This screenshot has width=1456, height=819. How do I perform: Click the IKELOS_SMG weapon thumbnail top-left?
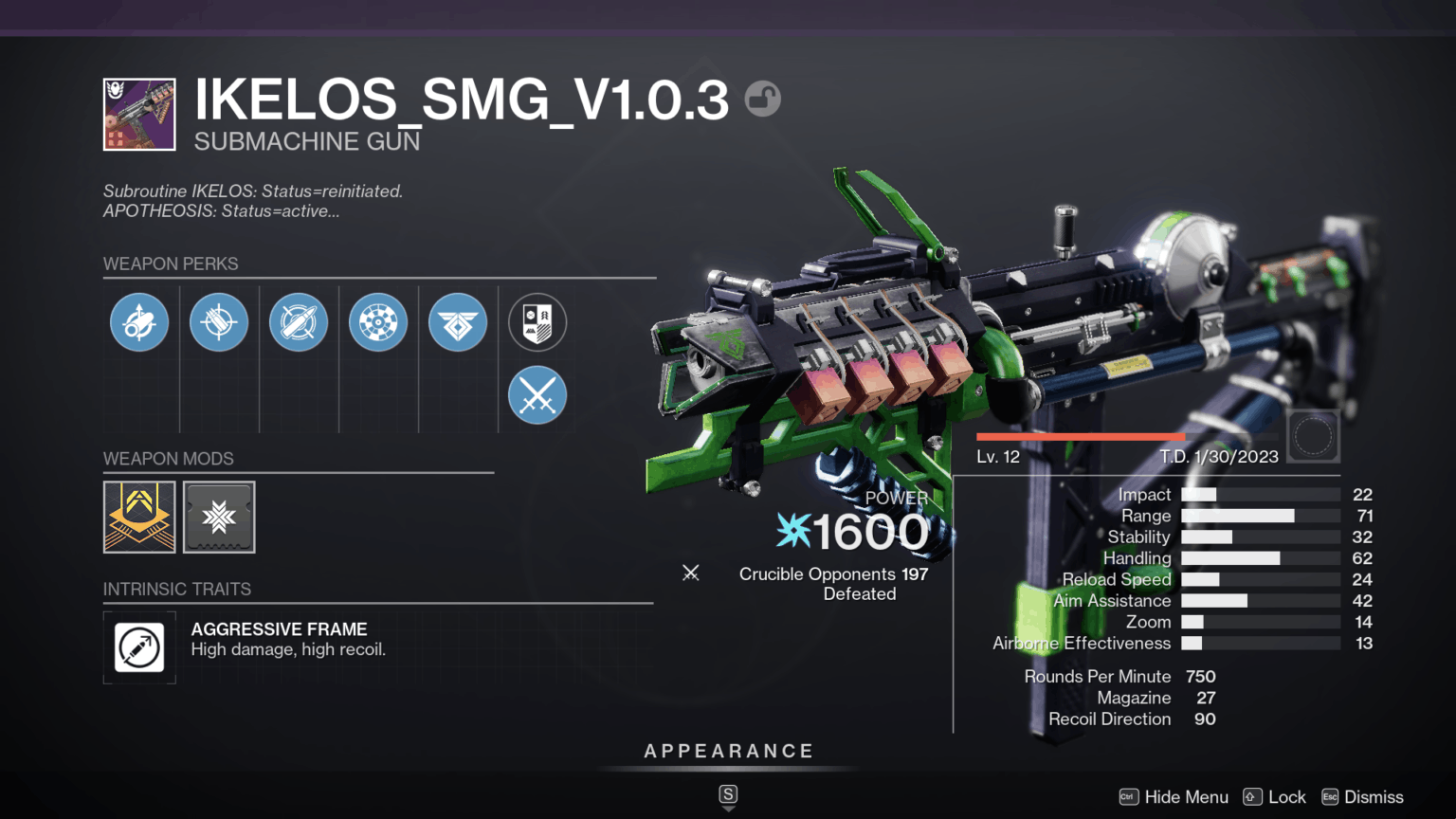pyautogui.click(x=138, y=114)
